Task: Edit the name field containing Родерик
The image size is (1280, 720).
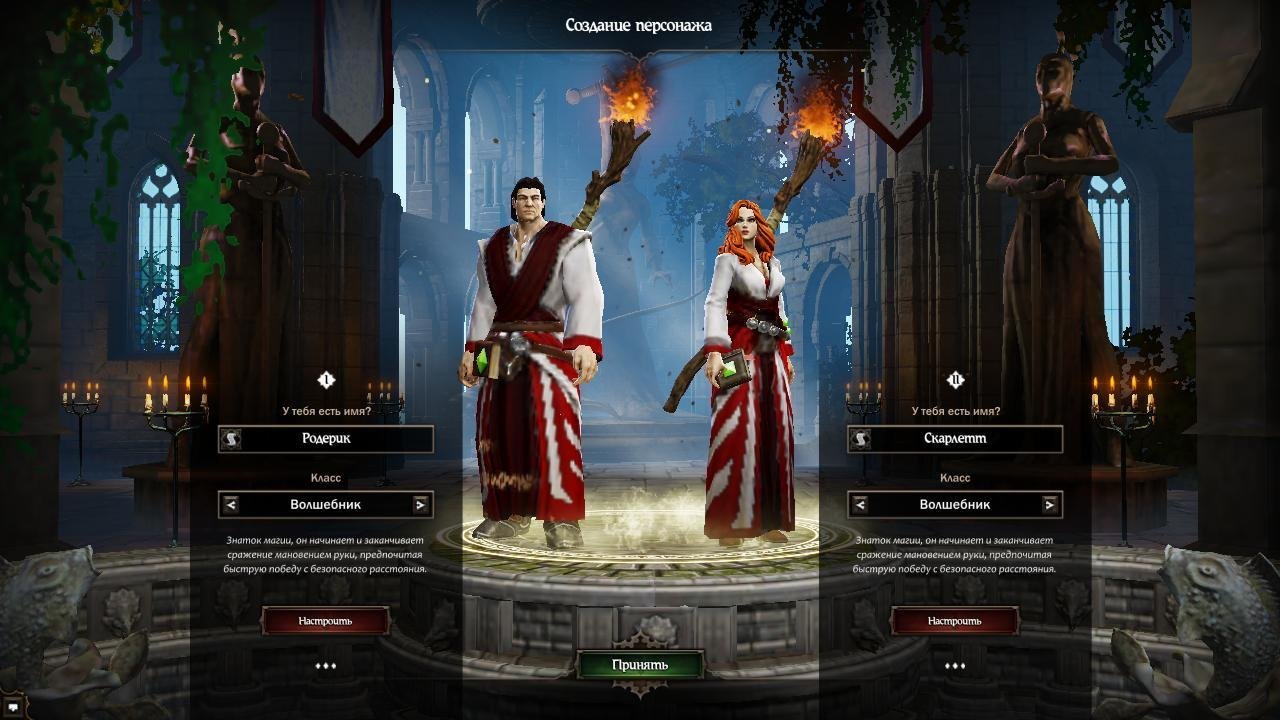Action: point(338,438)
